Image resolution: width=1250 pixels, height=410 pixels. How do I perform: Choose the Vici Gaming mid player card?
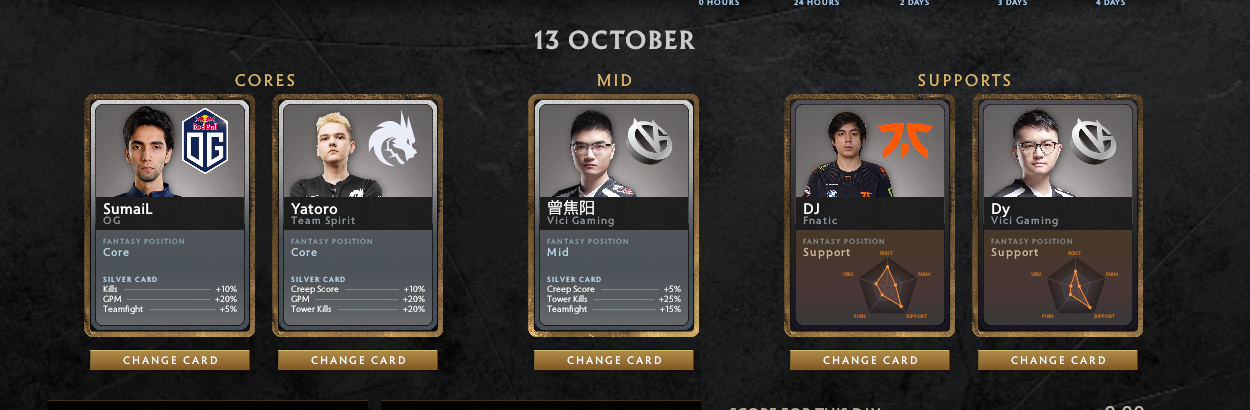pos(613,215)
